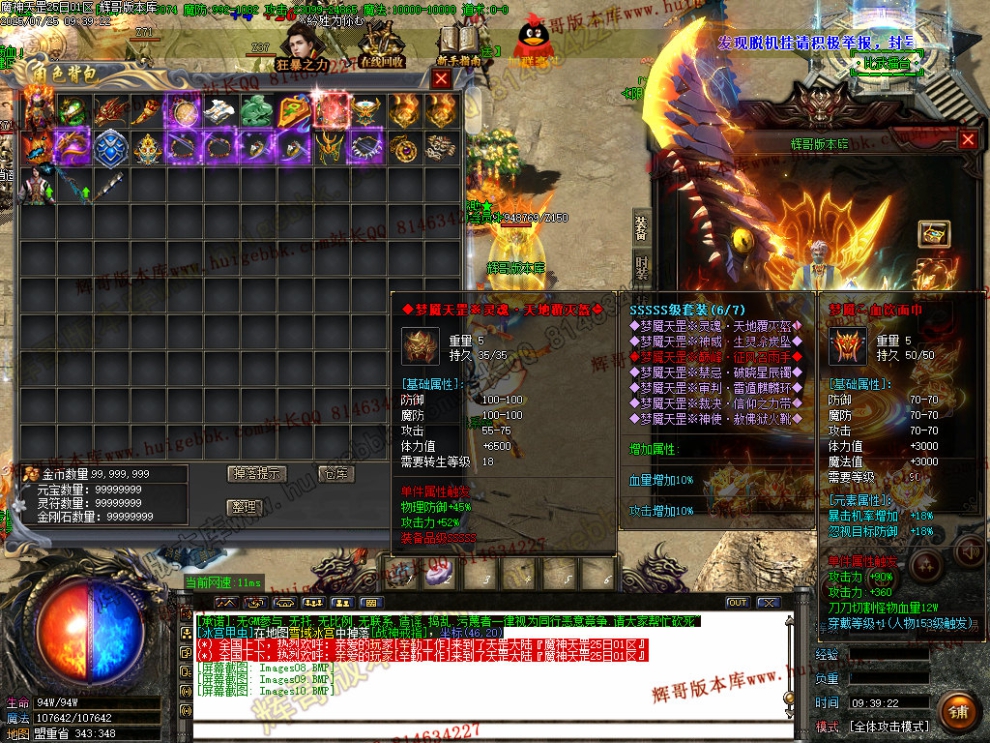
Task: Click the 掉落提示 drop hint button
Action: point(257,473)
